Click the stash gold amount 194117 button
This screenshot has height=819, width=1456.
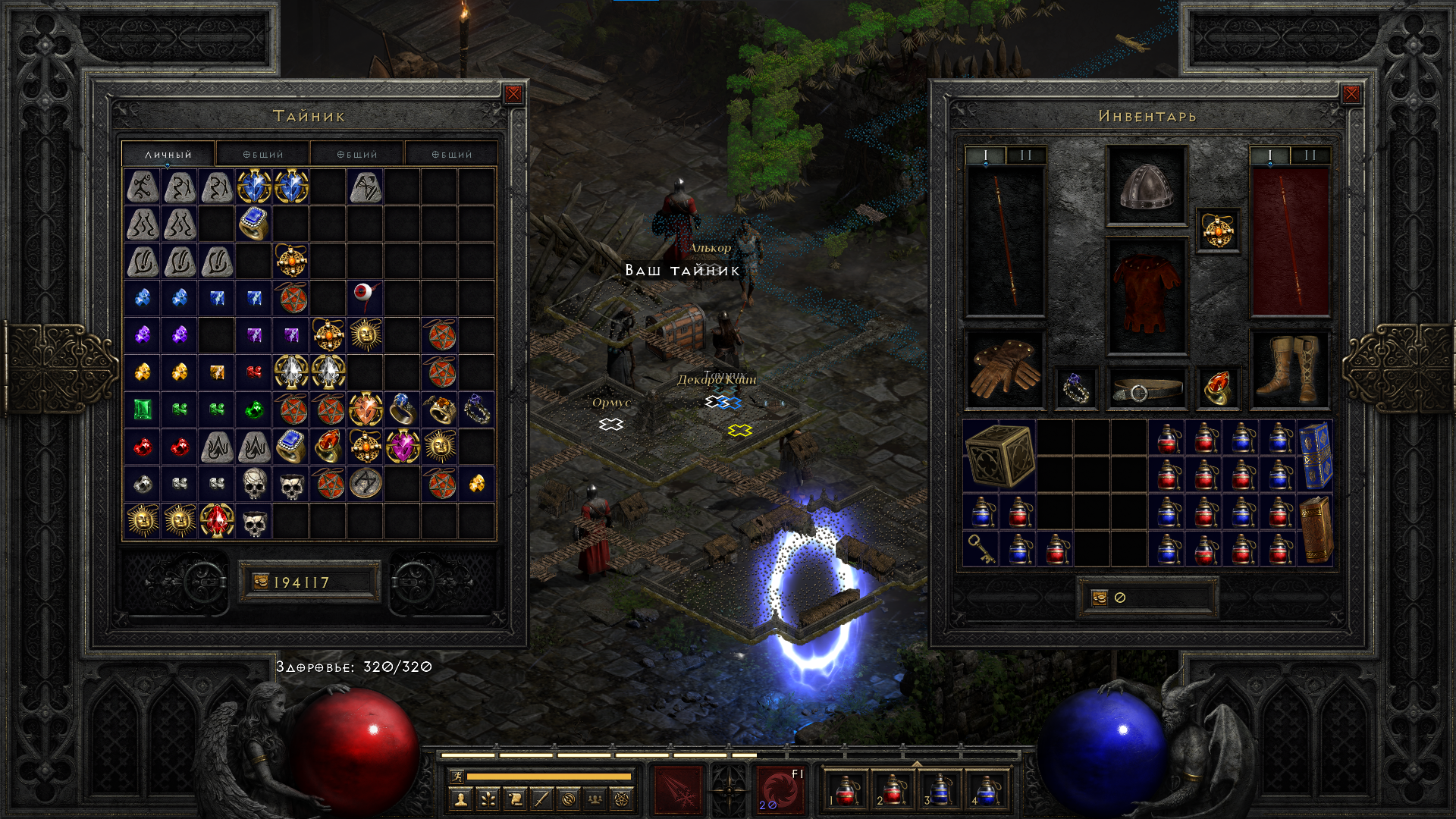point(309,582)
